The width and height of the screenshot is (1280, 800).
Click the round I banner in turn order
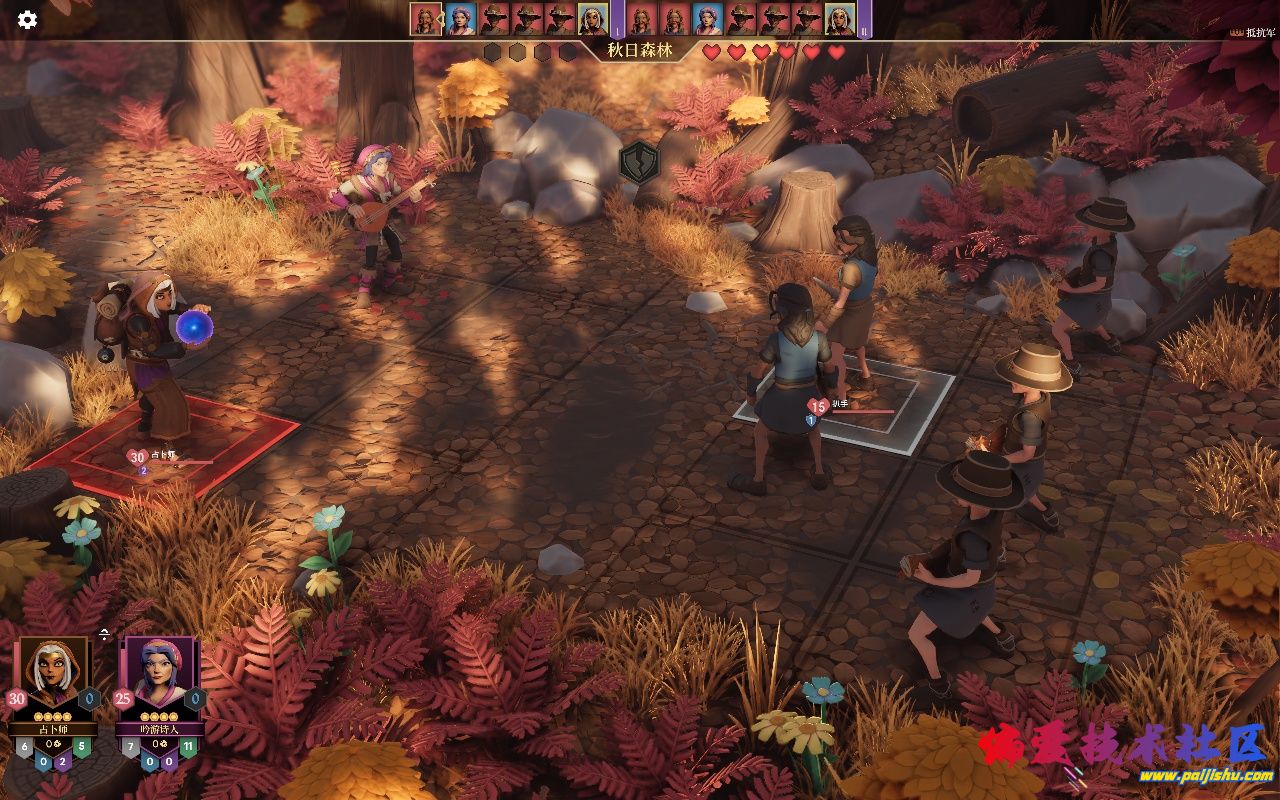617,20
